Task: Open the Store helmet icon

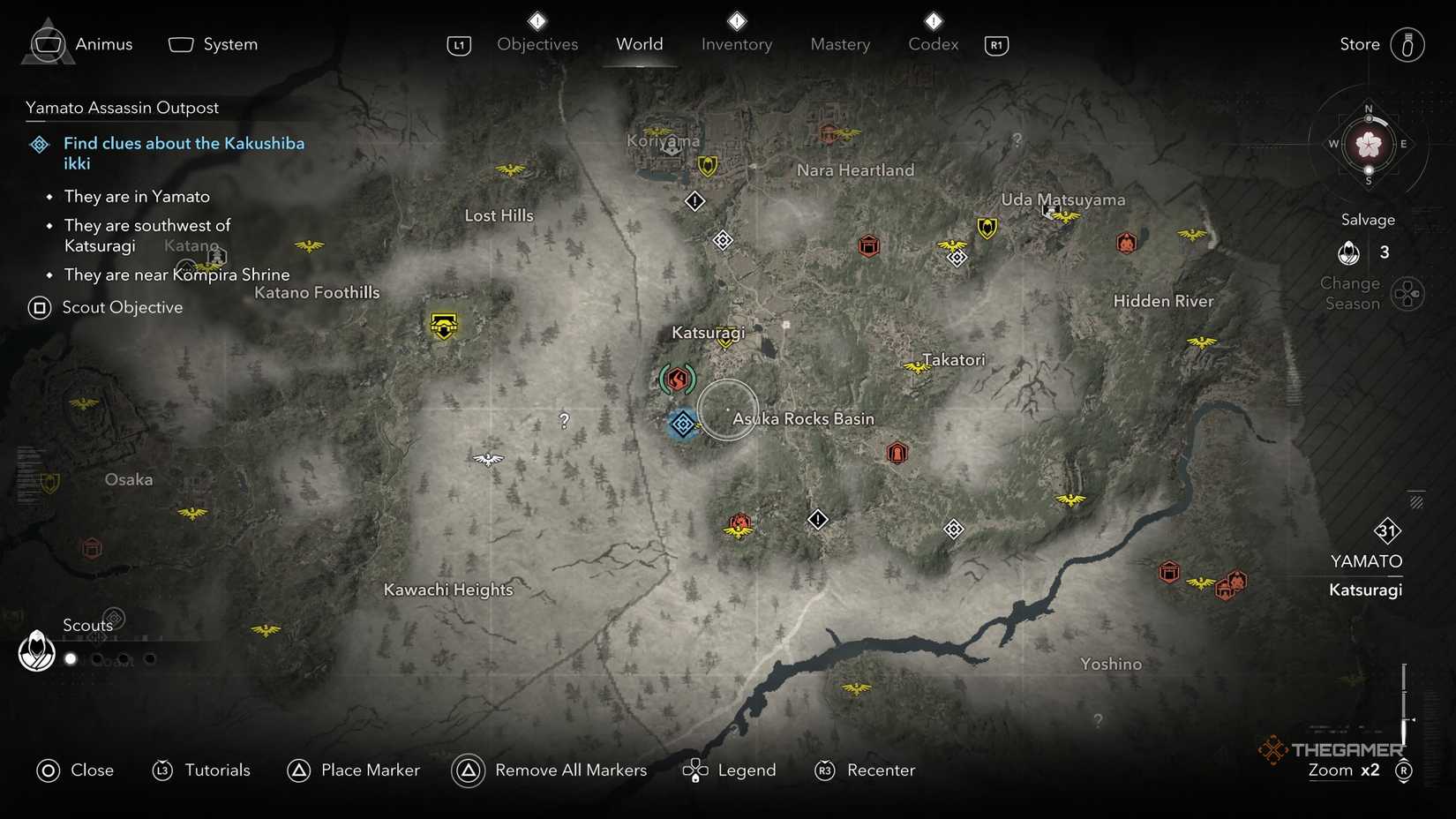Action: 1409,44
